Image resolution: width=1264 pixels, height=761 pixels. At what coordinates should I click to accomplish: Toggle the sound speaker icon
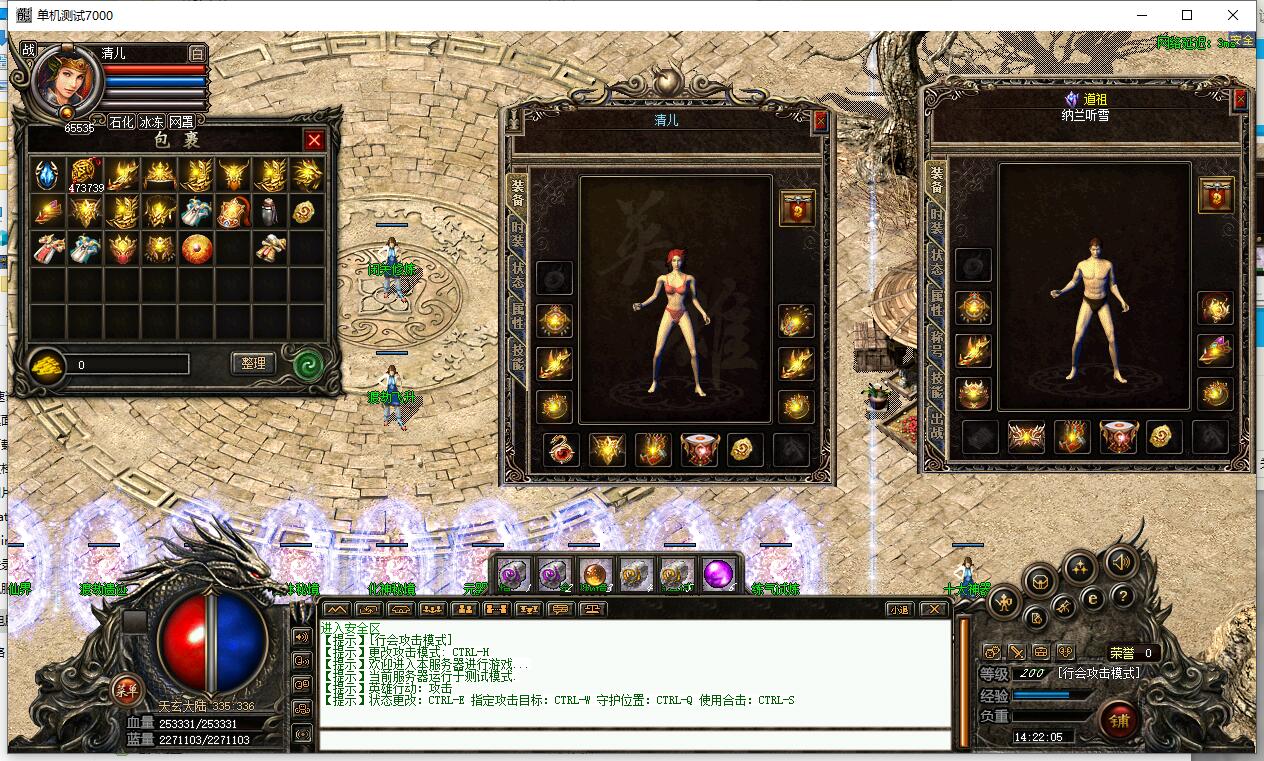click(x=1121, y=563)
